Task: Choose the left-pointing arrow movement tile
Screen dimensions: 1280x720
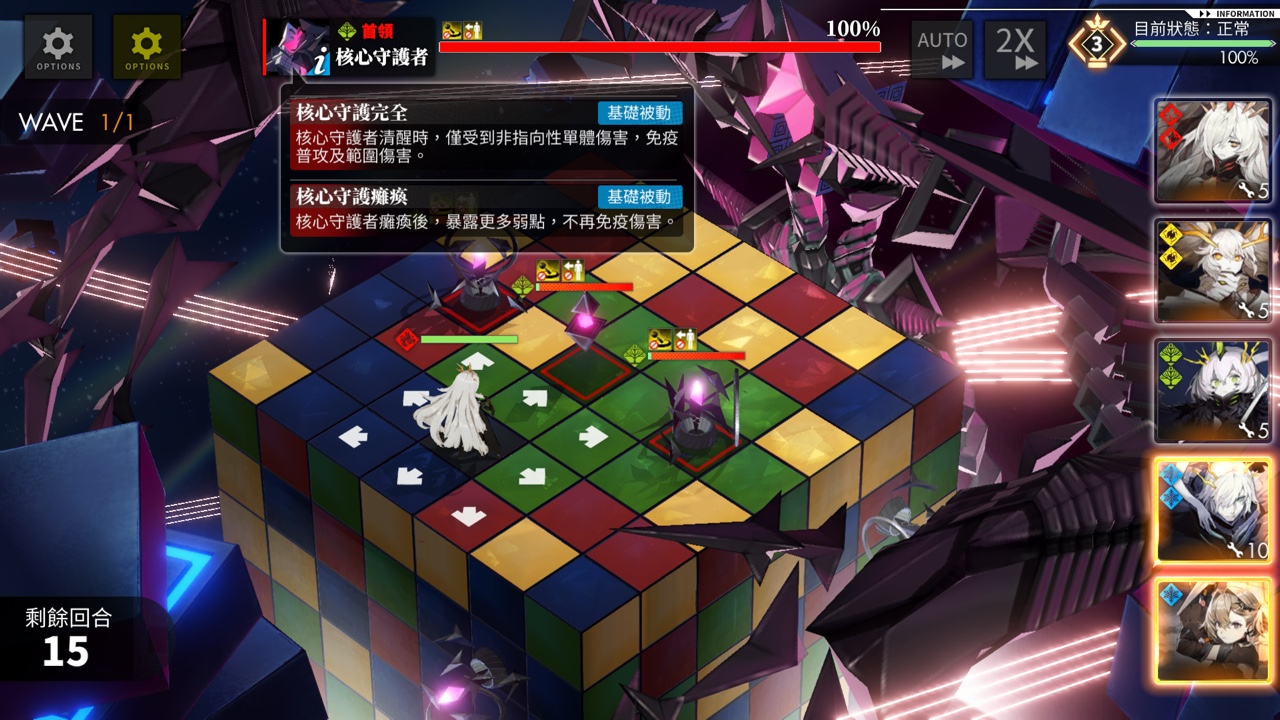Action: point(352,436)
